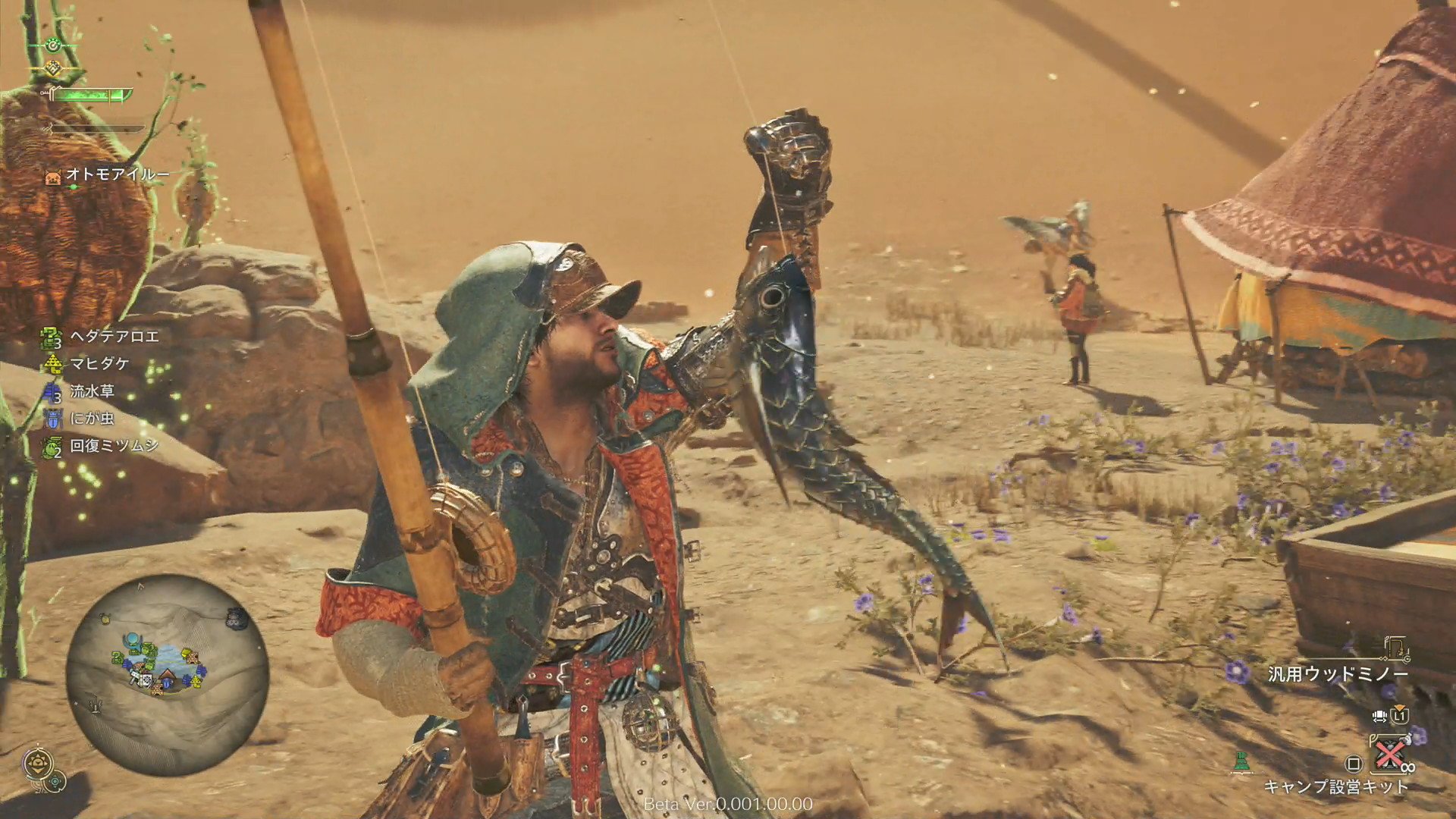This screenshot has width=1456, height=819.
Task: Select the 流水草 entry in the pickup log
Action: pos(91,389)
